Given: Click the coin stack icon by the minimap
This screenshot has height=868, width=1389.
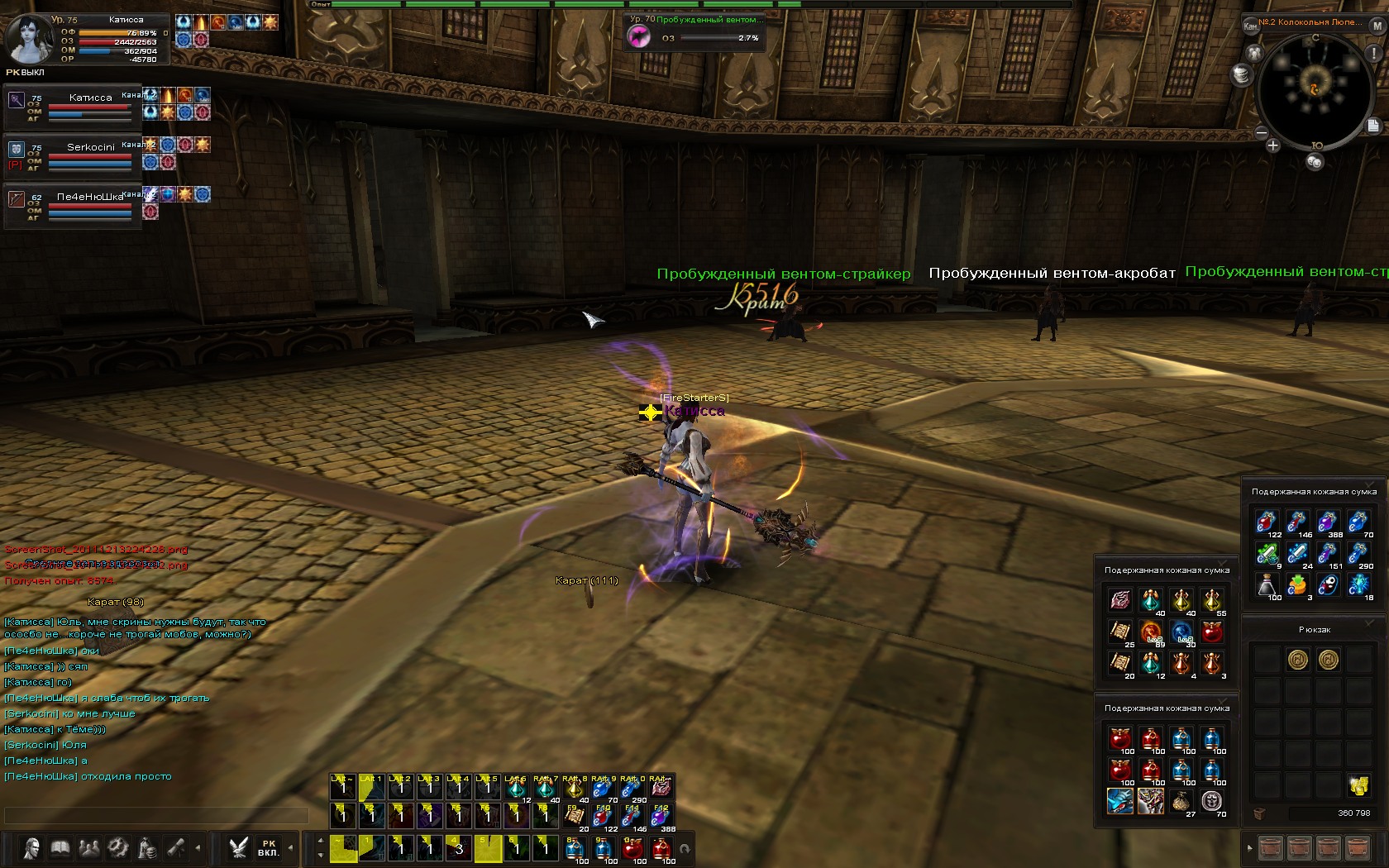Looking at the screenshot, I should click(1241, 74).
